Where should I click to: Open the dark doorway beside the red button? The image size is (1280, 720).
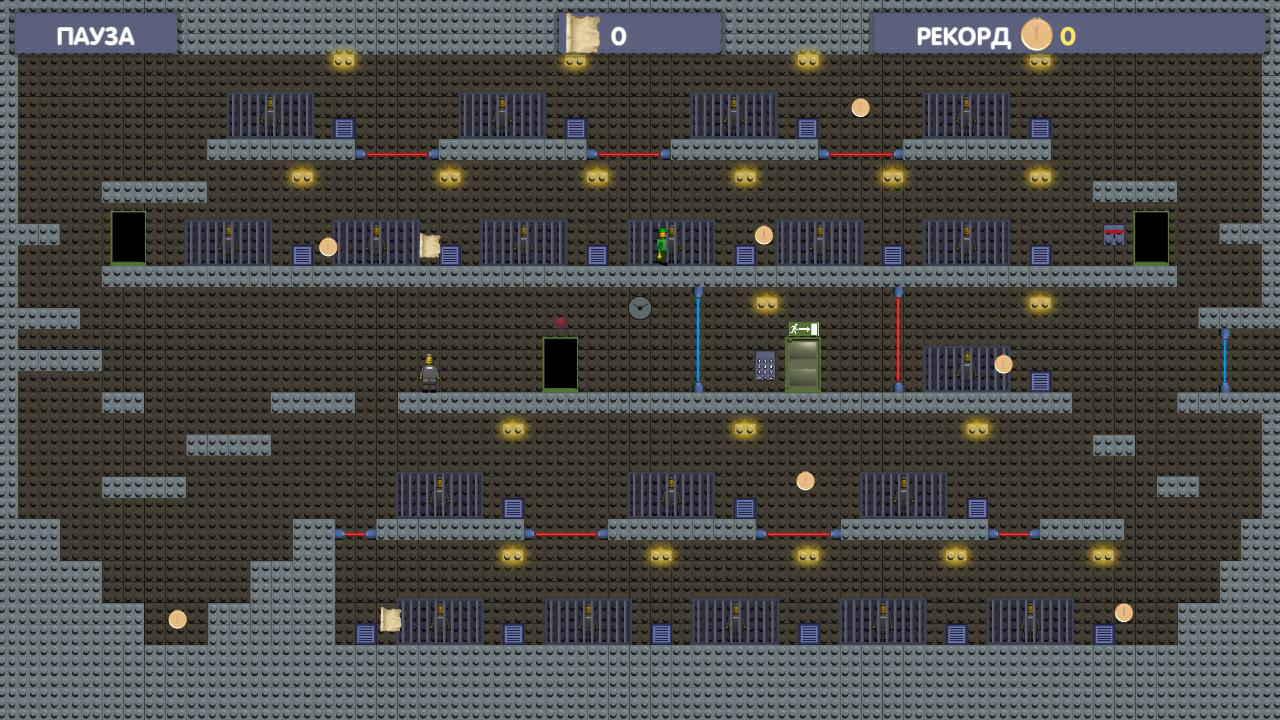560,364
